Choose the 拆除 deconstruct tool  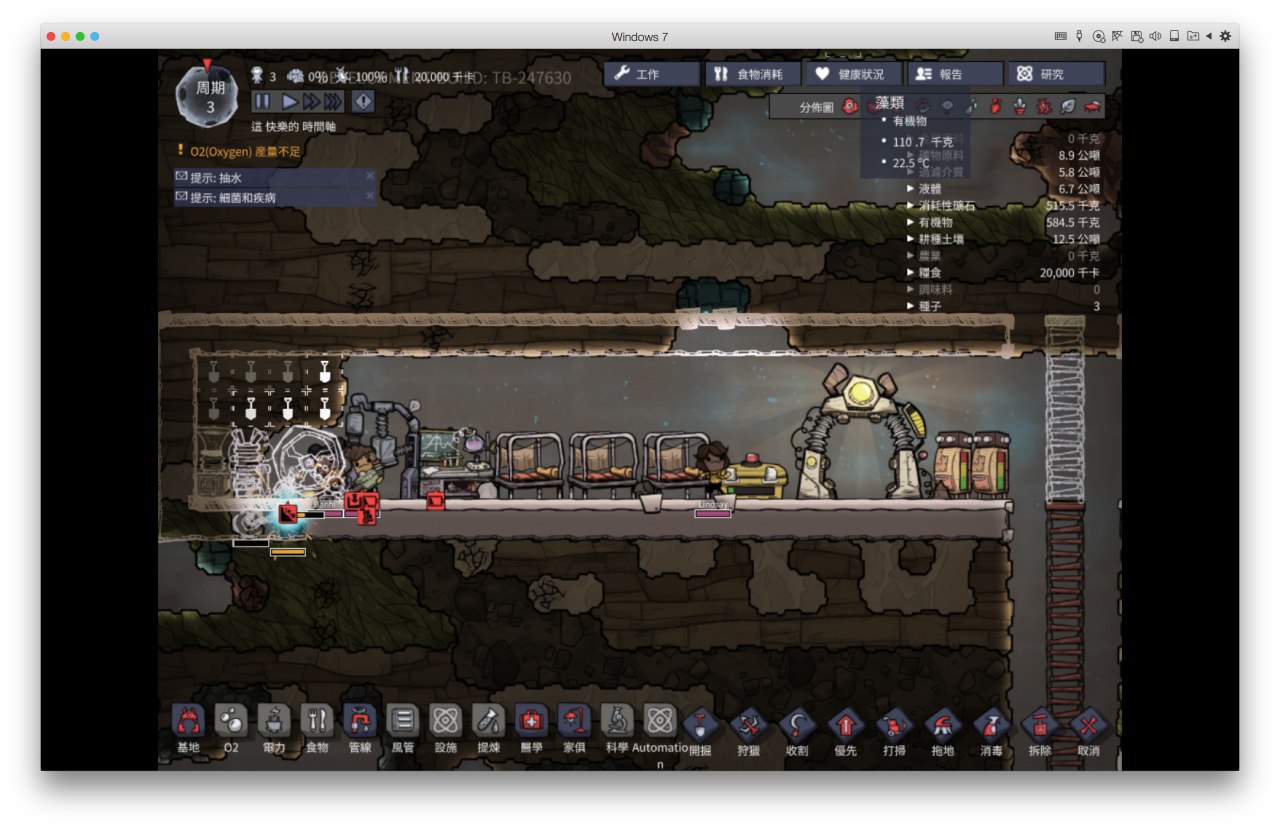tap(1040, 727)
